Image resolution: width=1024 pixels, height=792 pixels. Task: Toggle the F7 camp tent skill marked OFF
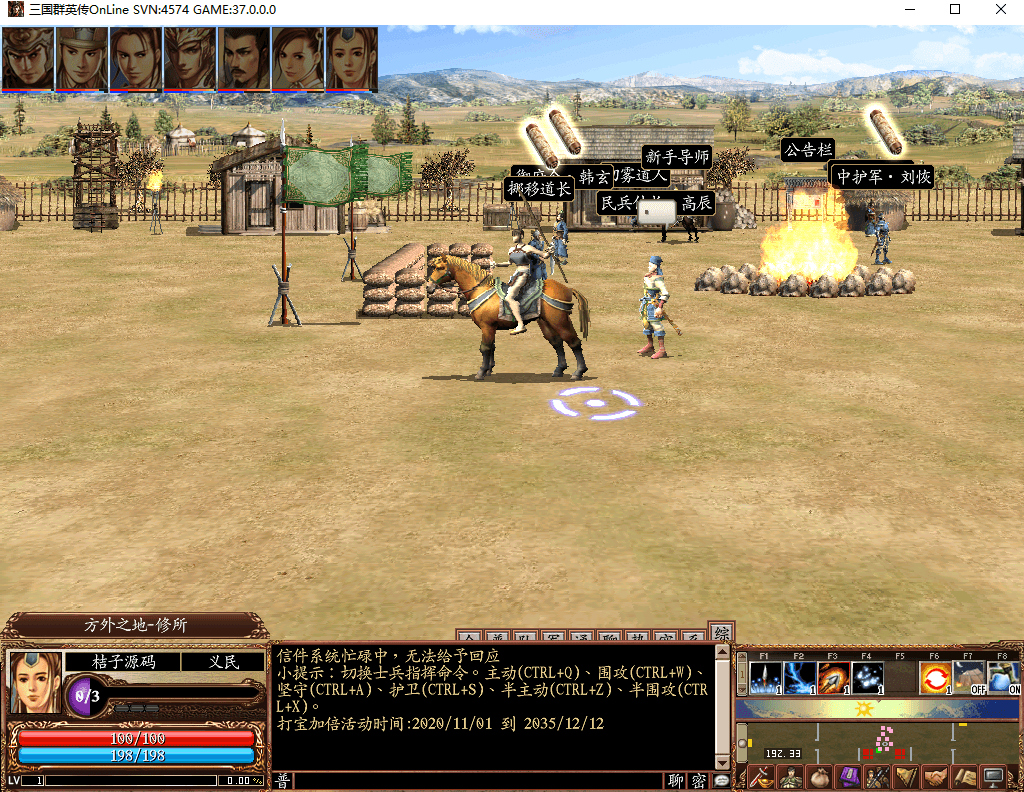coord(969,678)
